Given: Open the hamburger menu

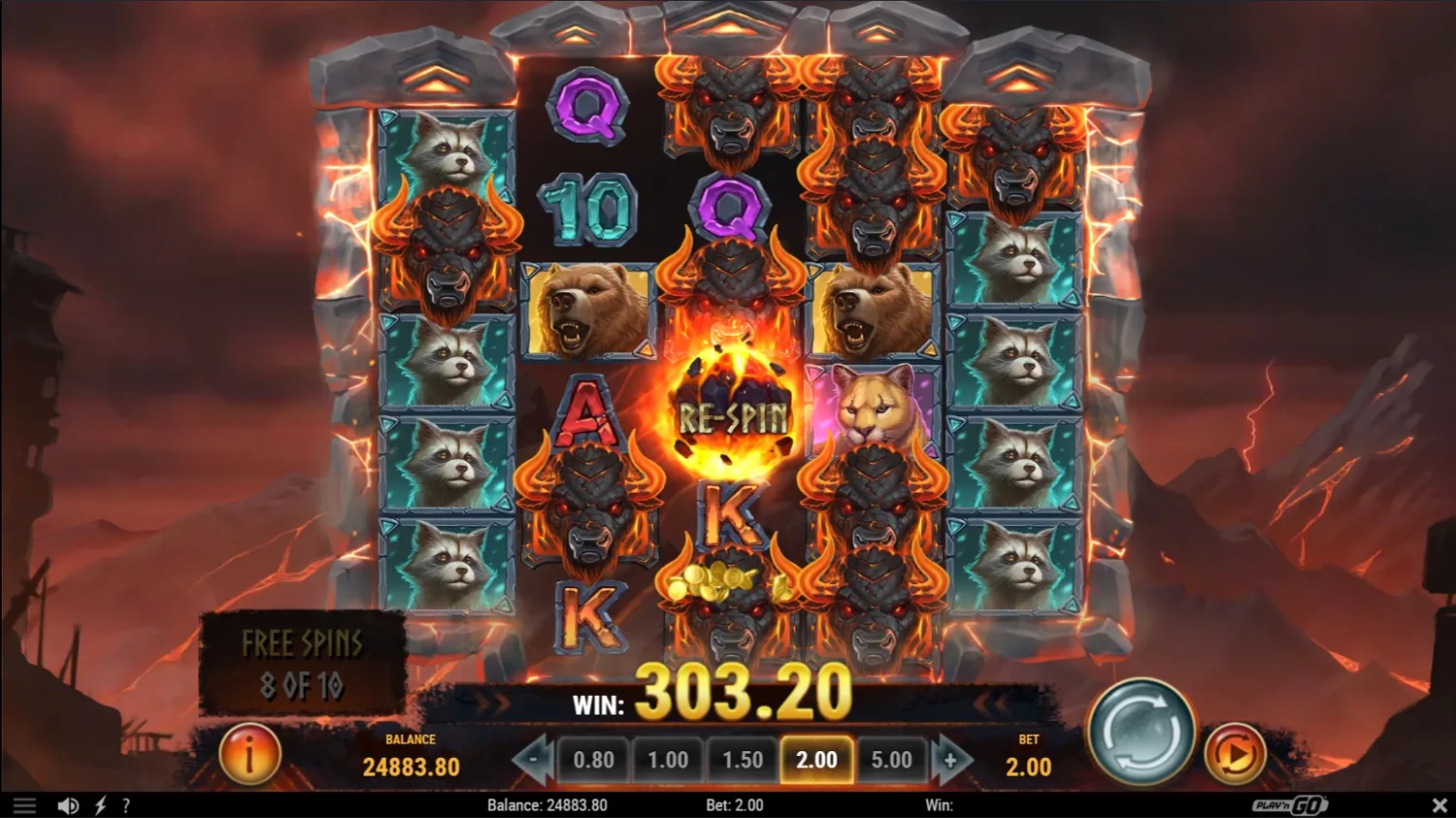Looking at the screenshot, I should pos(24,804).
